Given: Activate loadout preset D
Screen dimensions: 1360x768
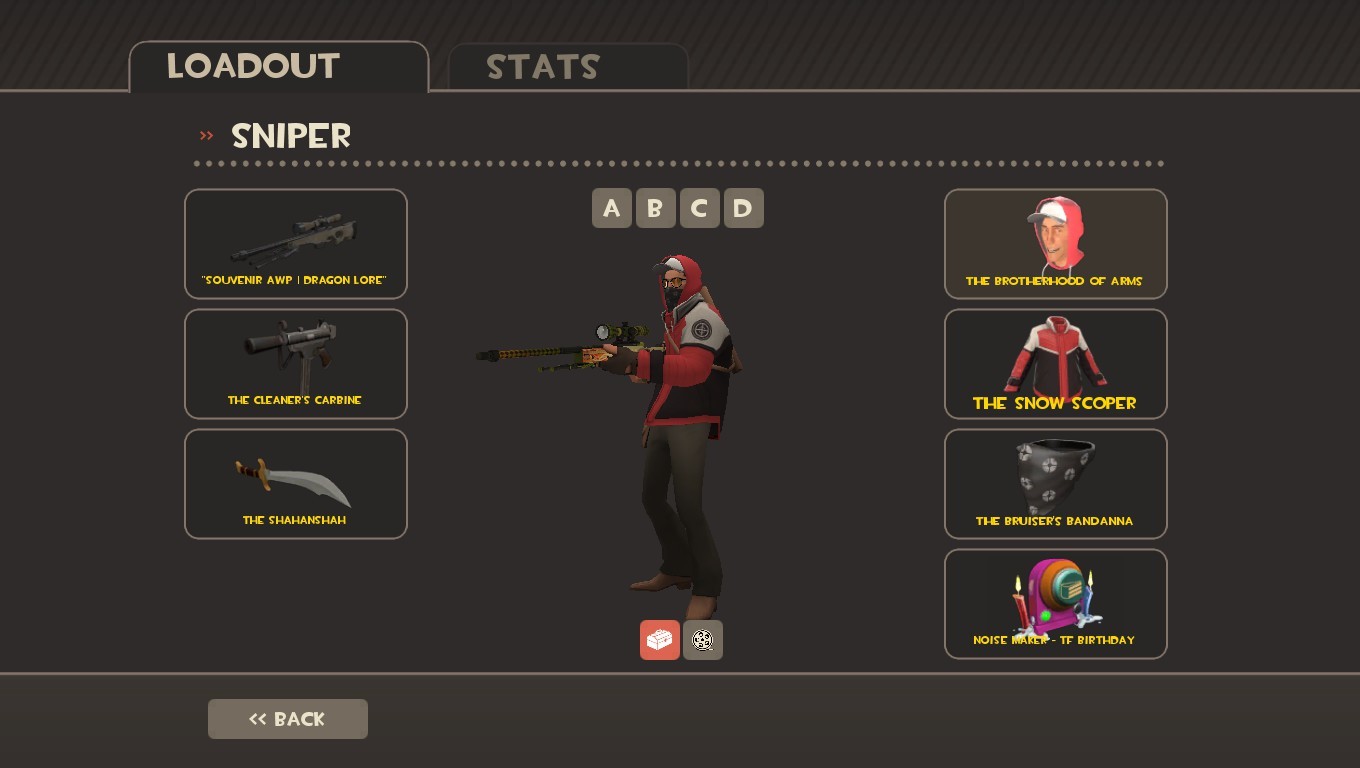Looking at the screenshot, I should (x=743, y=208).
